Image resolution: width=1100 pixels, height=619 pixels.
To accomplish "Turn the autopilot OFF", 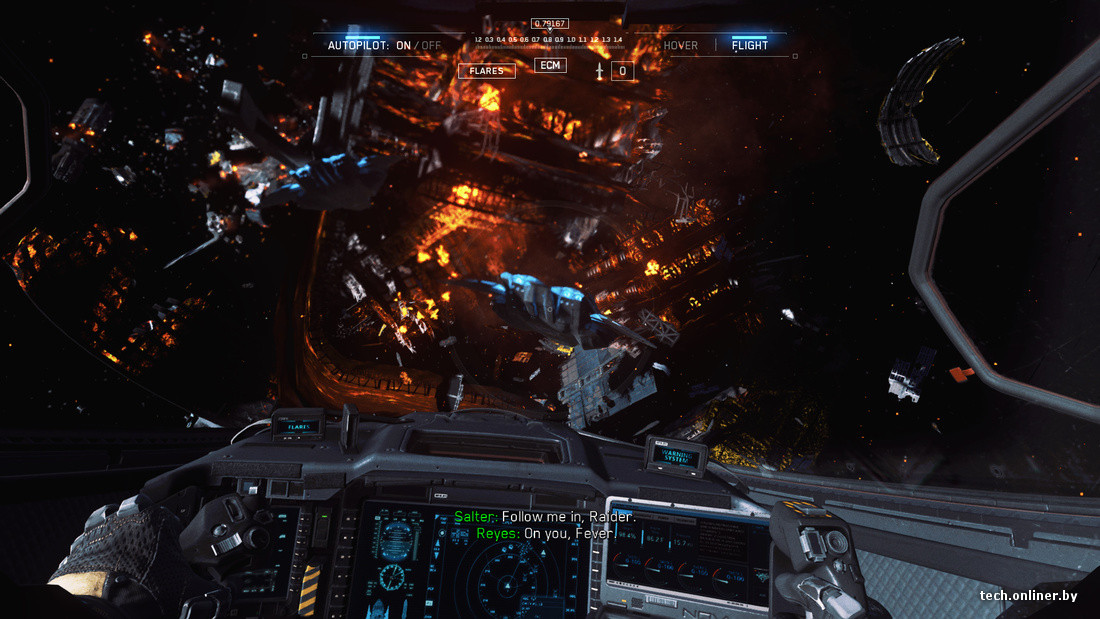I will click(x=431, y=45).
